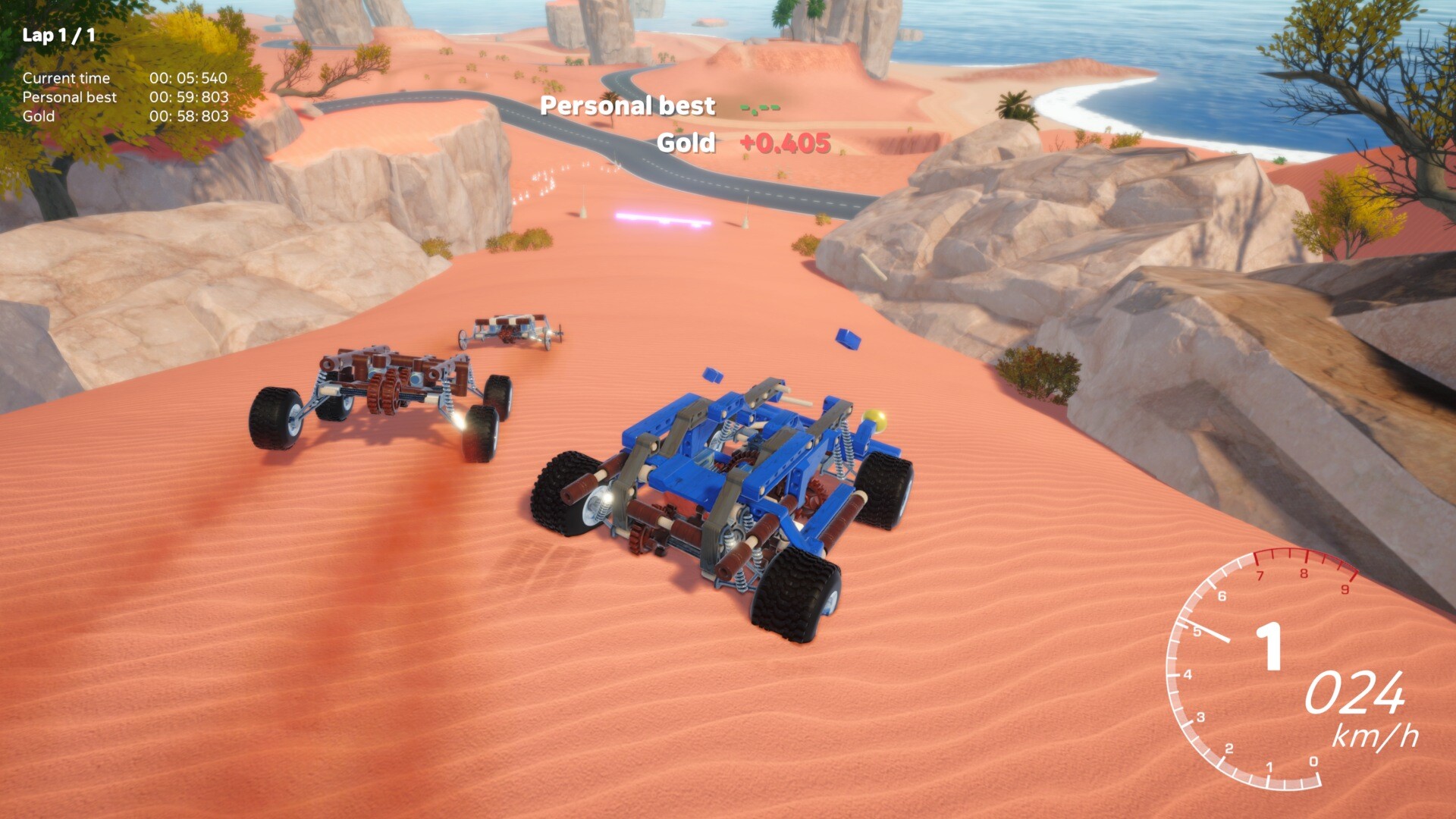
Task: Click the pink checkpoint gate on the track
Action: (x=664, y=220)
